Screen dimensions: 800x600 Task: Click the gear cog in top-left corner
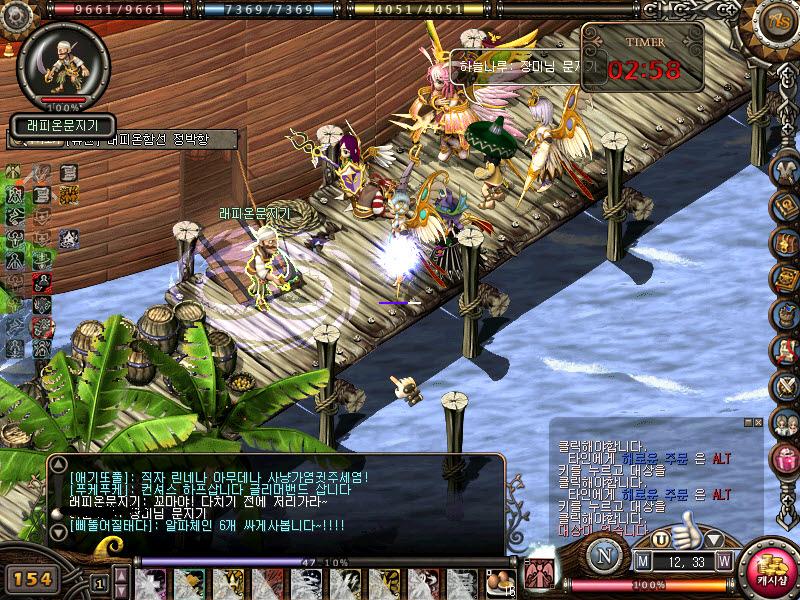pos(14,14)
